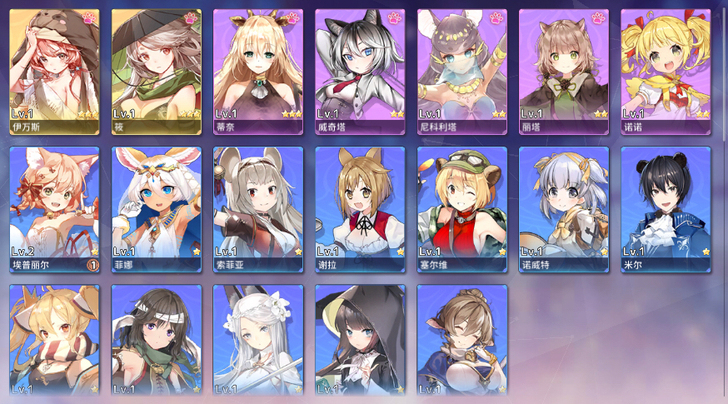
Task: Select the 威奇塔 wolf-eared character card
Action: tap(360, 66)
